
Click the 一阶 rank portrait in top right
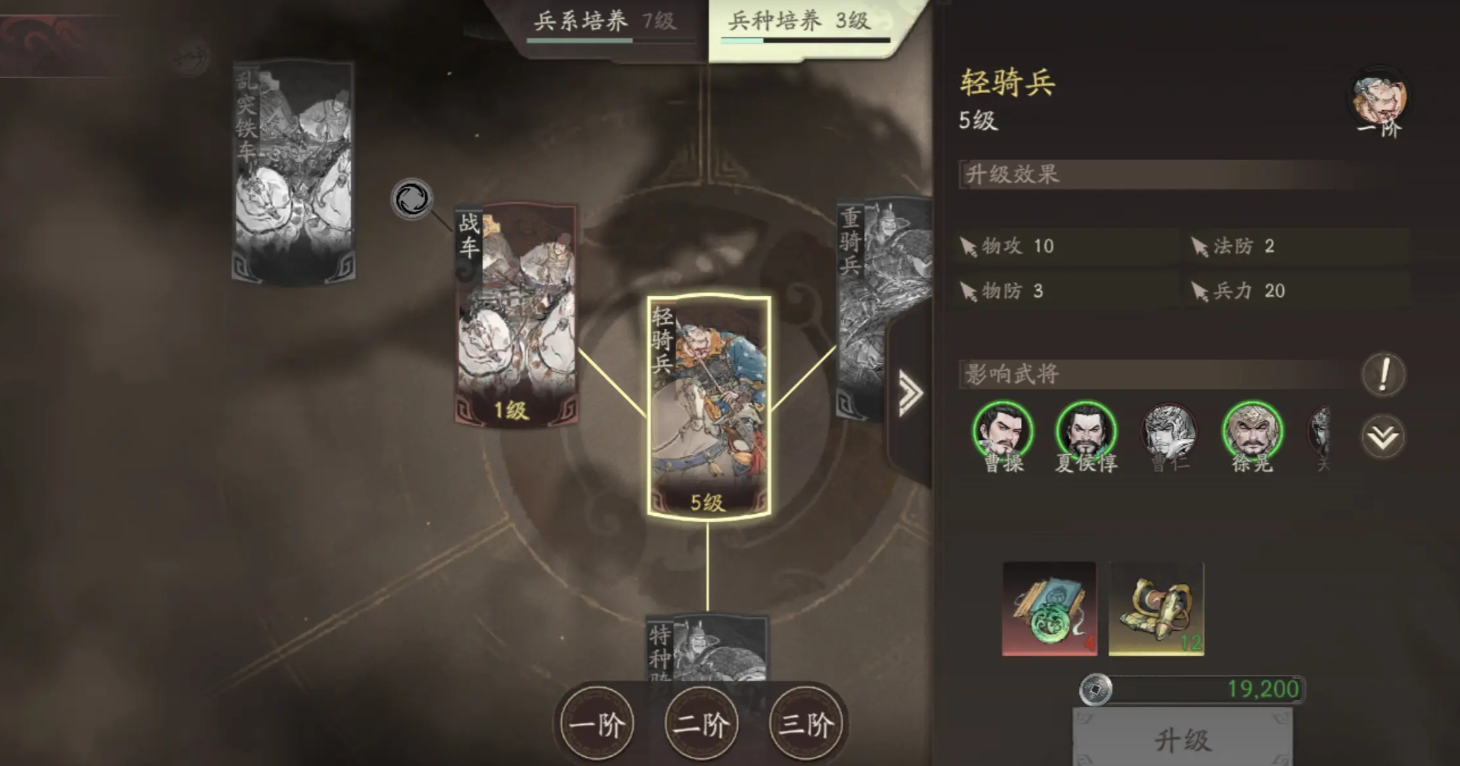click(1379, 97)
